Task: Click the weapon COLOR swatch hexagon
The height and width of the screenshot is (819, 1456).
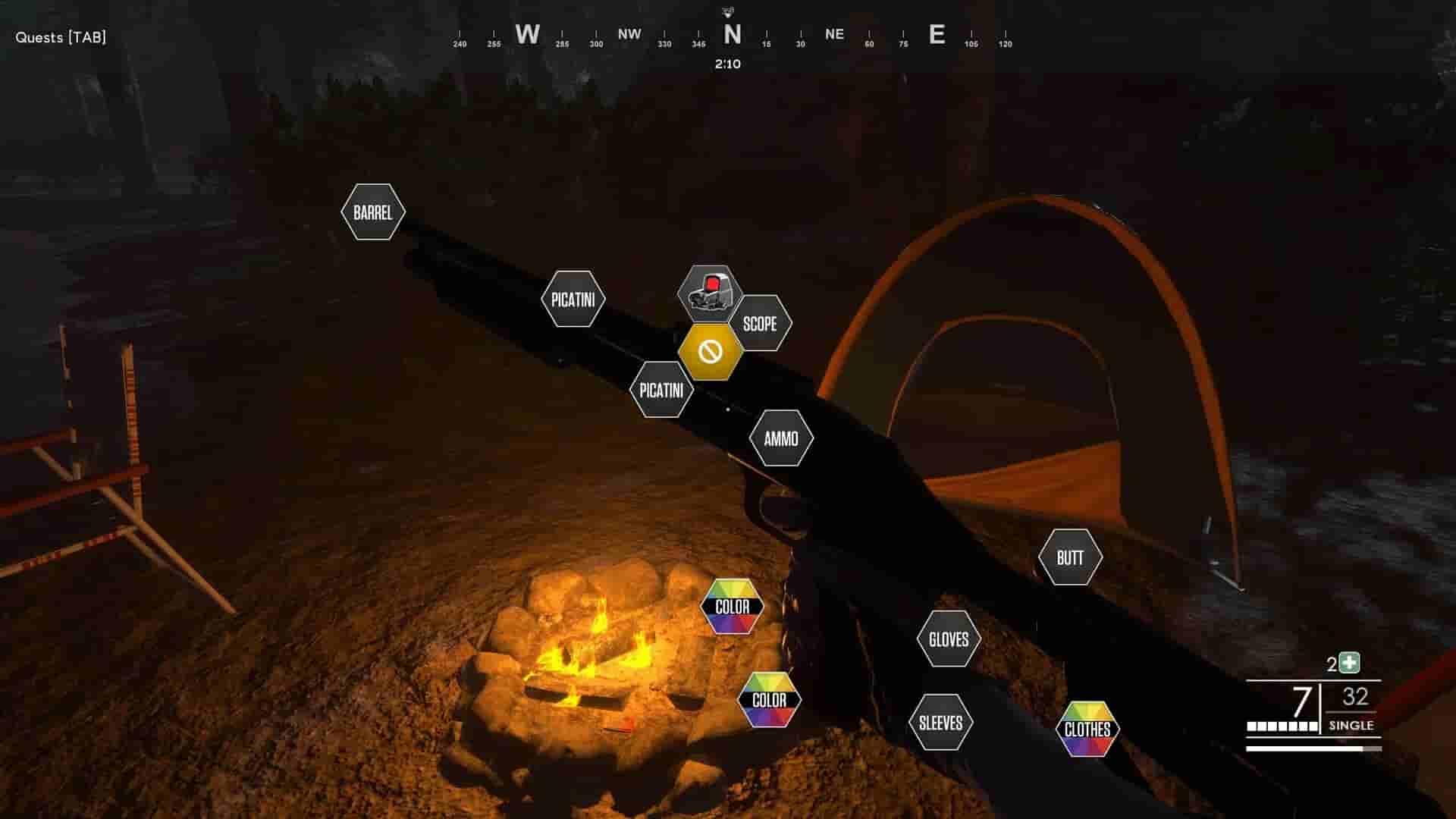Action: pyautogui.click(x=733, y=606)
